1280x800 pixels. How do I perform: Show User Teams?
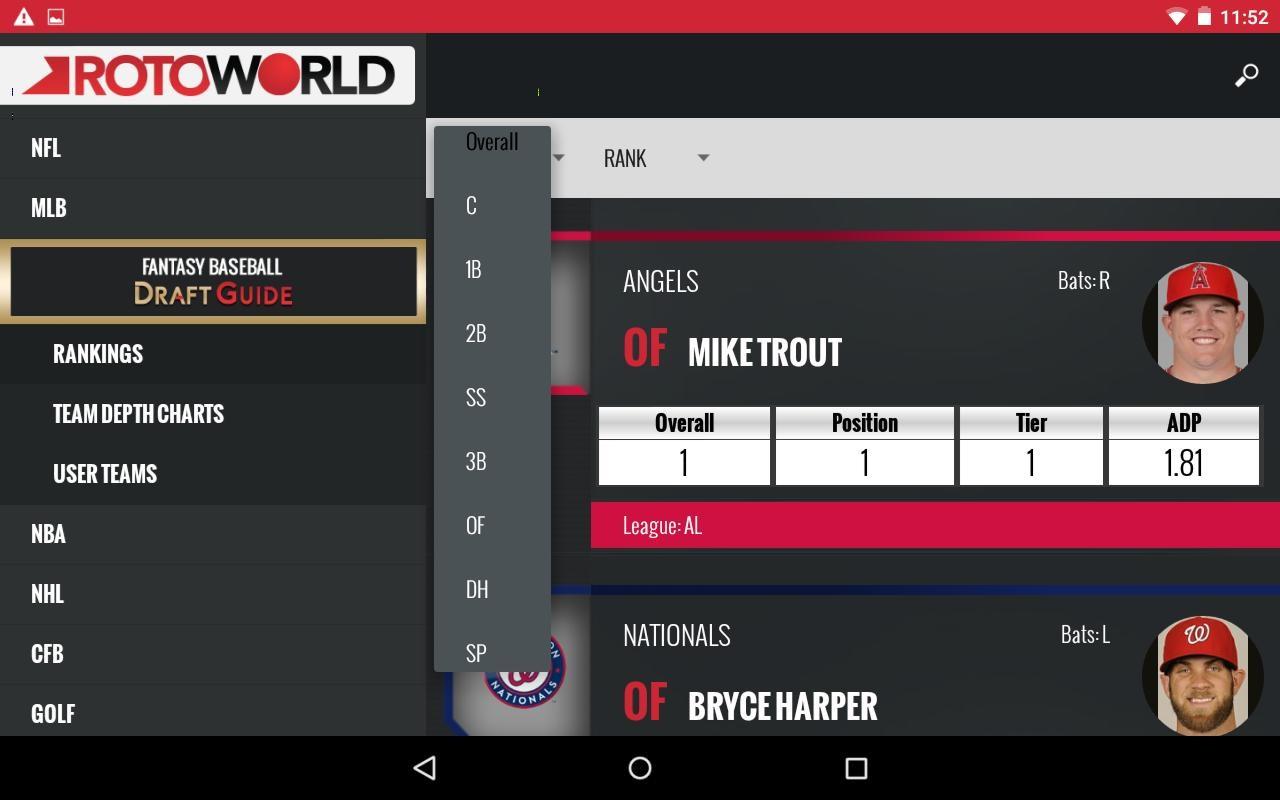point(105,474)
